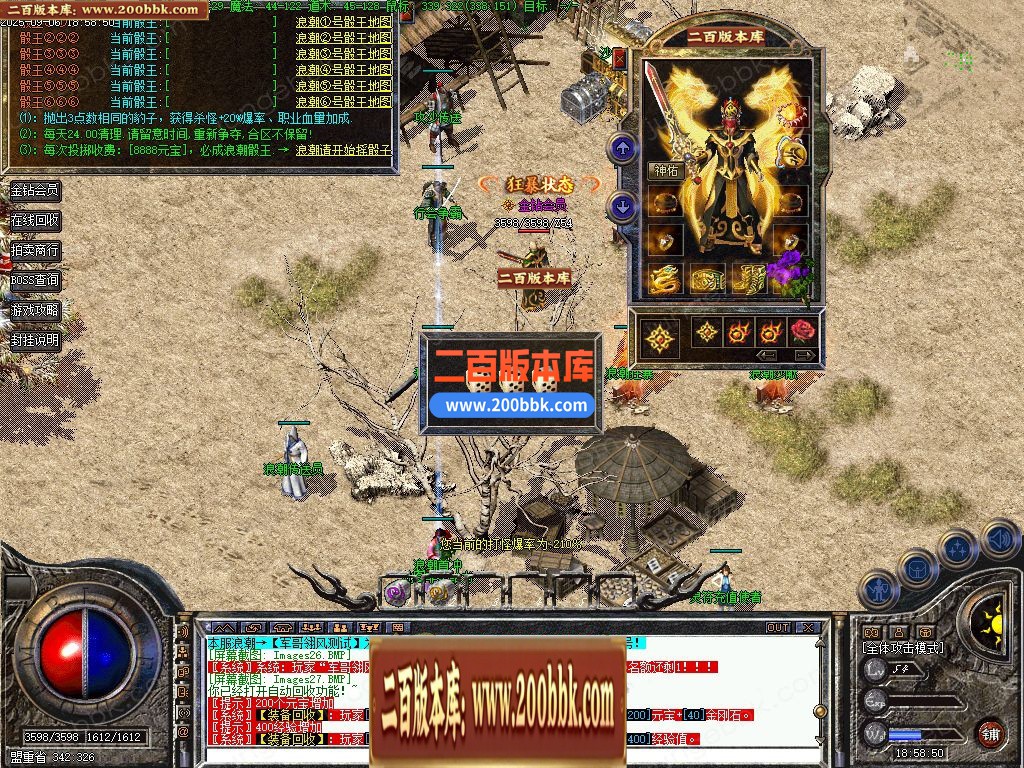Select the golden dragon equipment slot
Image resolution: width=1024 pixels, height=768 pixels.
[x=665, y=279]
